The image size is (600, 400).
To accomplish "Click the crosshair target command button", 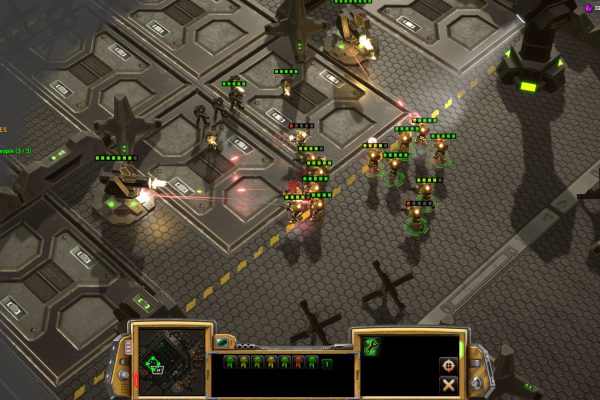I will coord(448,365).
